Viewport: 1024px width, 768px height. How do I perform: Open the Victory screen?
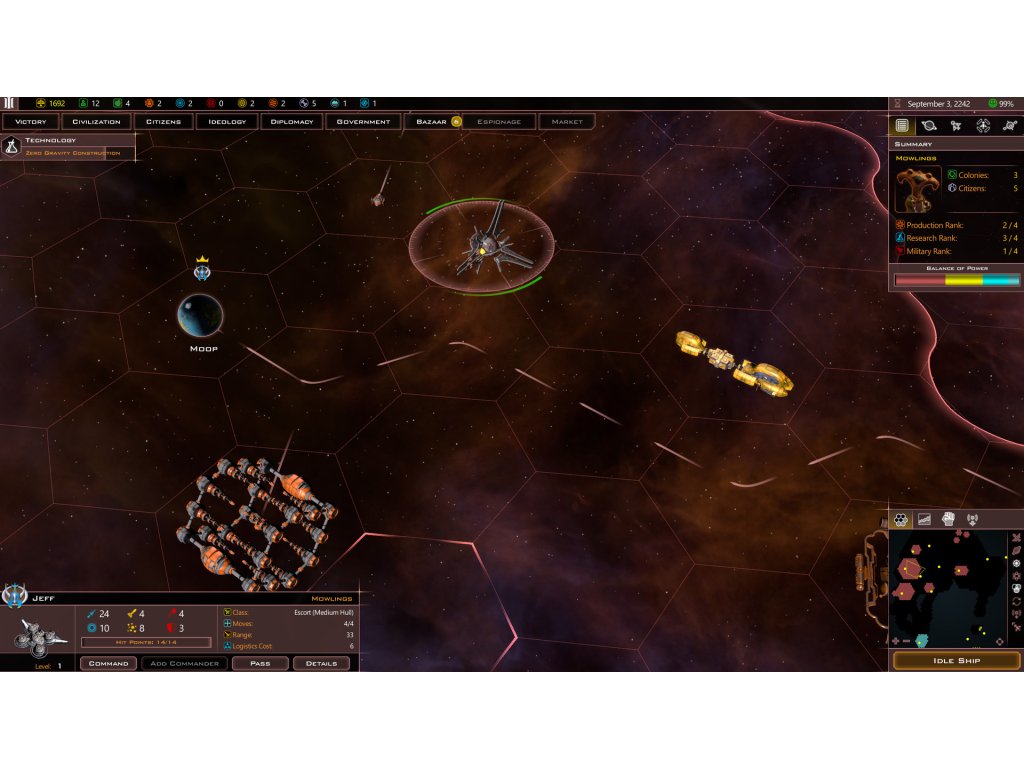31,122
